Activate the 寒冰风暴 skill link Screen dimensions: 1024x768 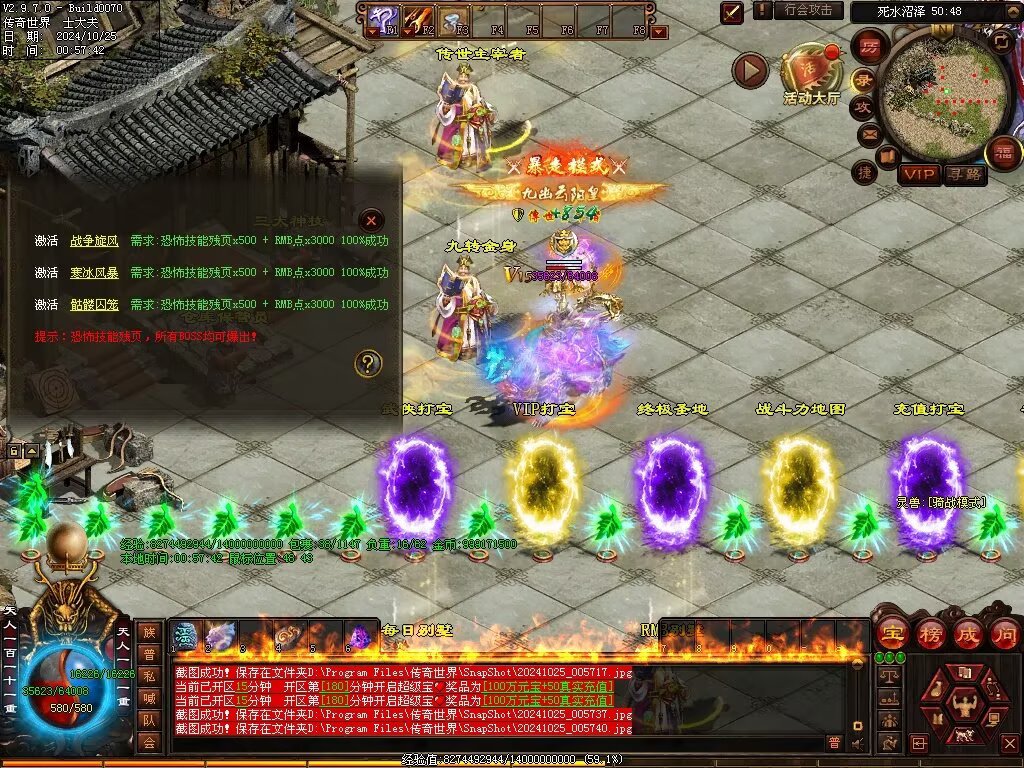pyautogui.click(x=94, y=272)
